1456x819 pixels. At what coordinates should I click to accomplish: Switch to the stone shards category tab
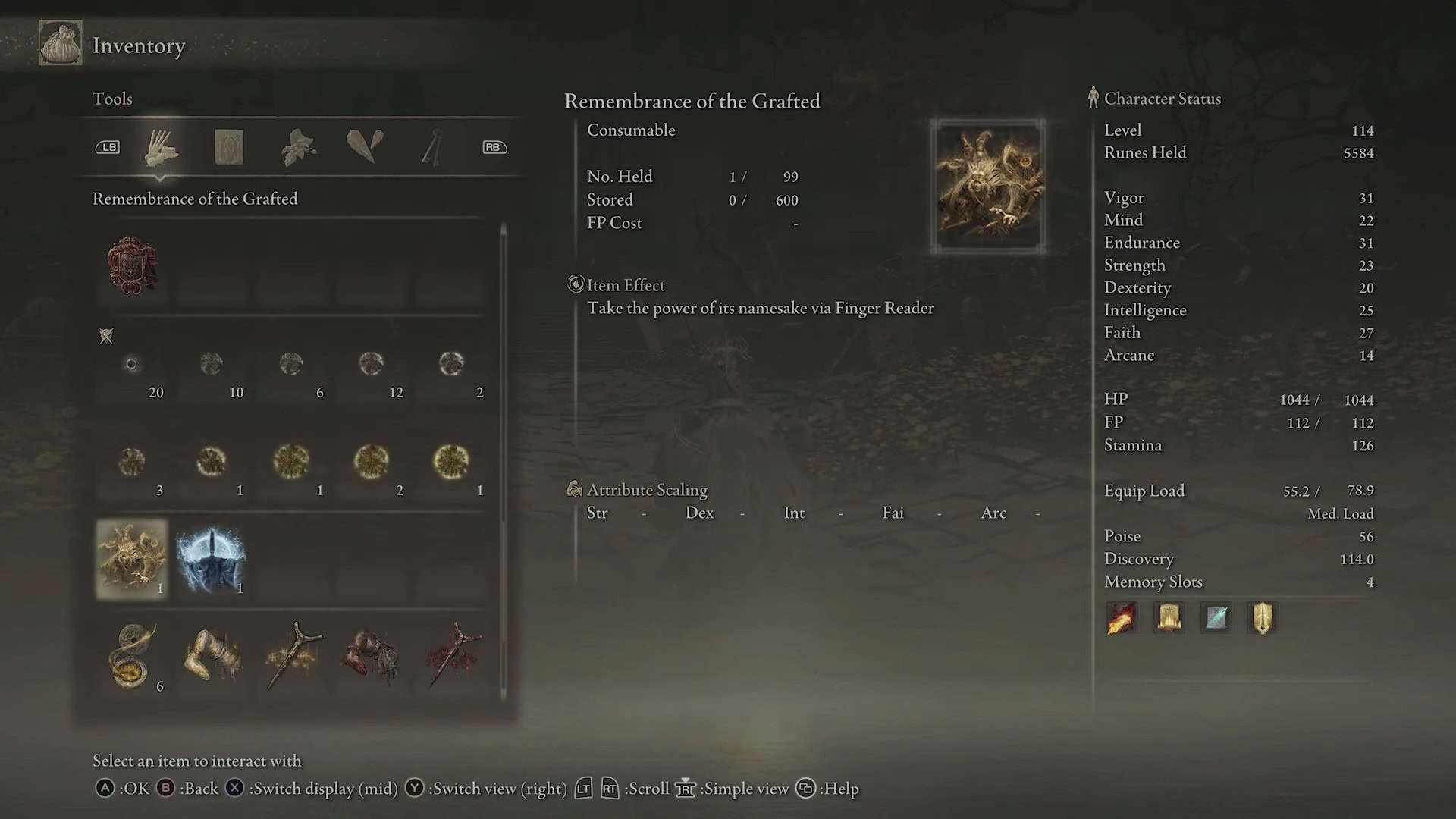click(x=365, y=146)
